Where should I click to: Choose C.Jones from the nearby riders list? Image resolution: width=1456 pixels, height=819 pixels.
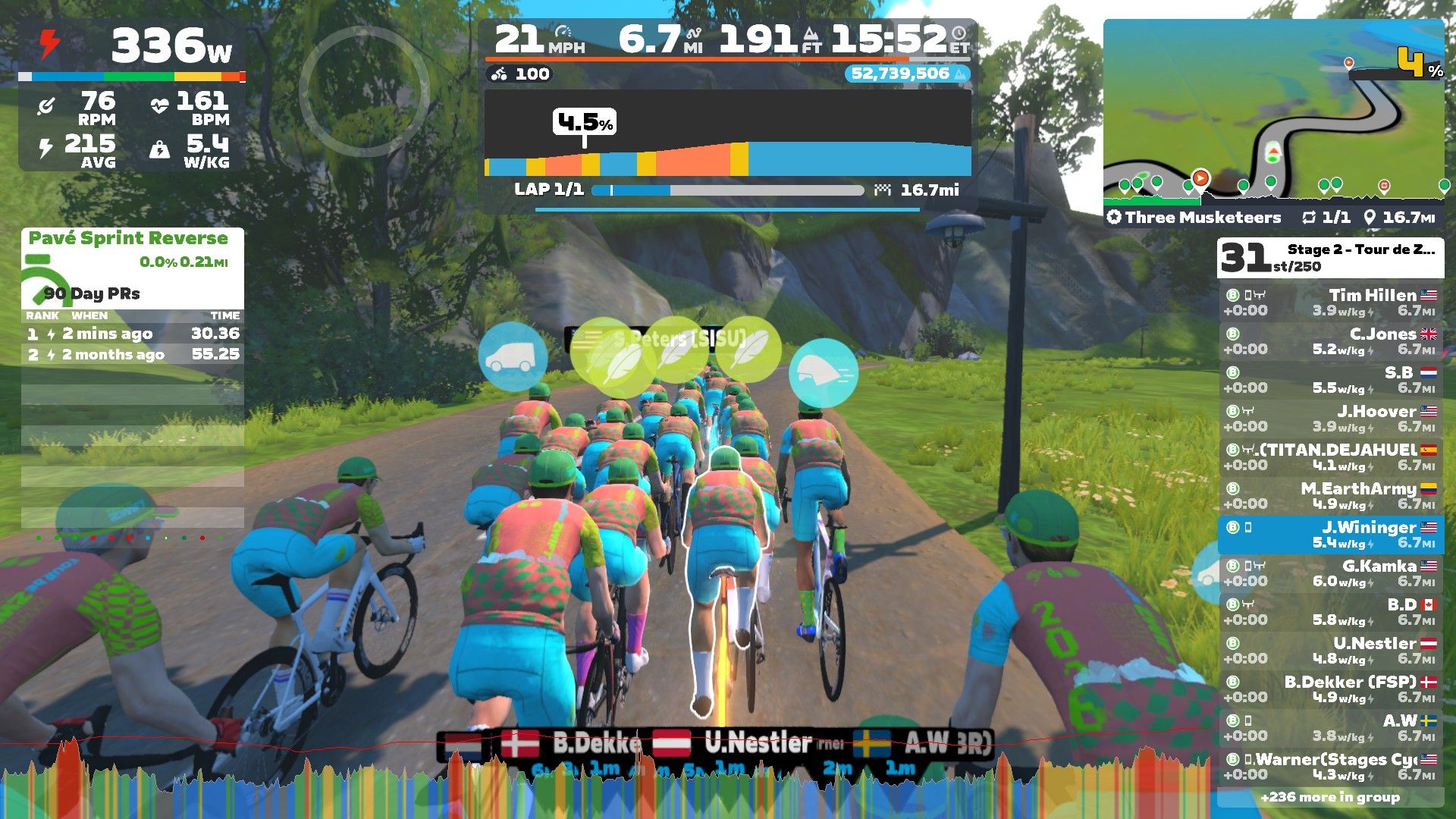1331,341
